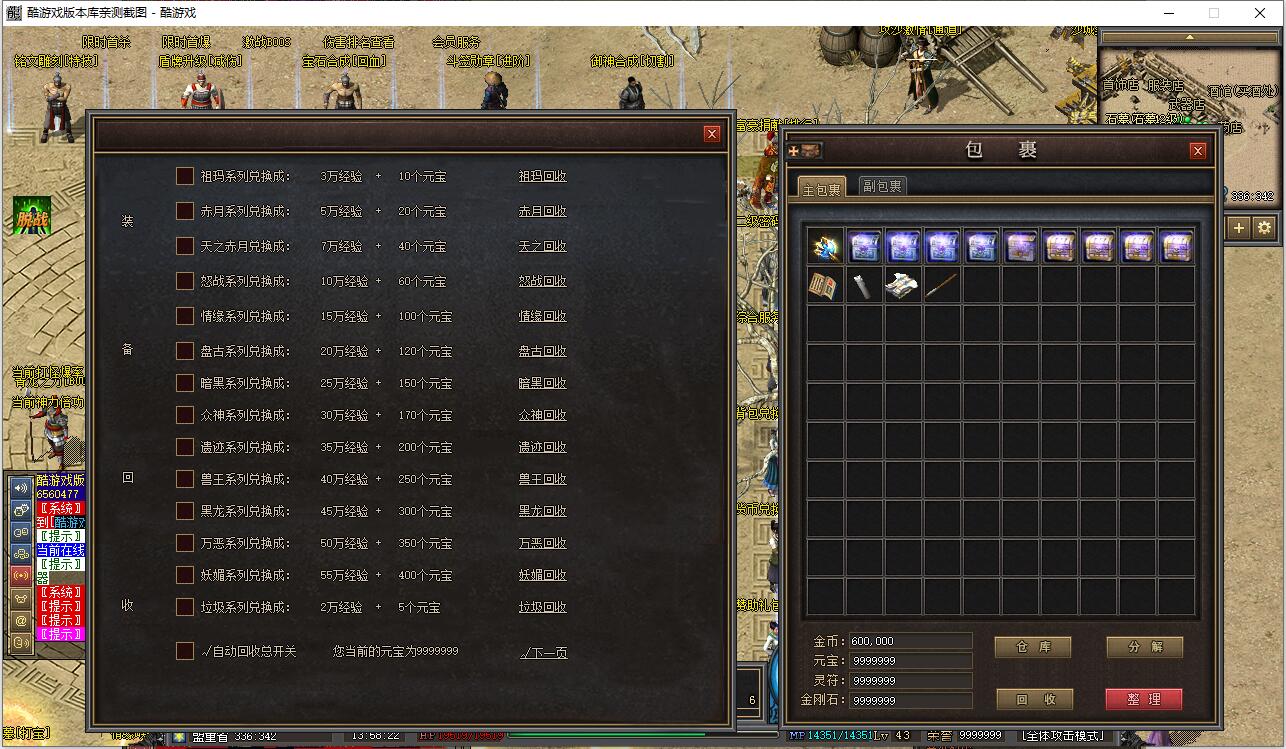Go to 下一页 of recycle list
Viewport: 1286px width, 749px height.
tap(544, 653)
